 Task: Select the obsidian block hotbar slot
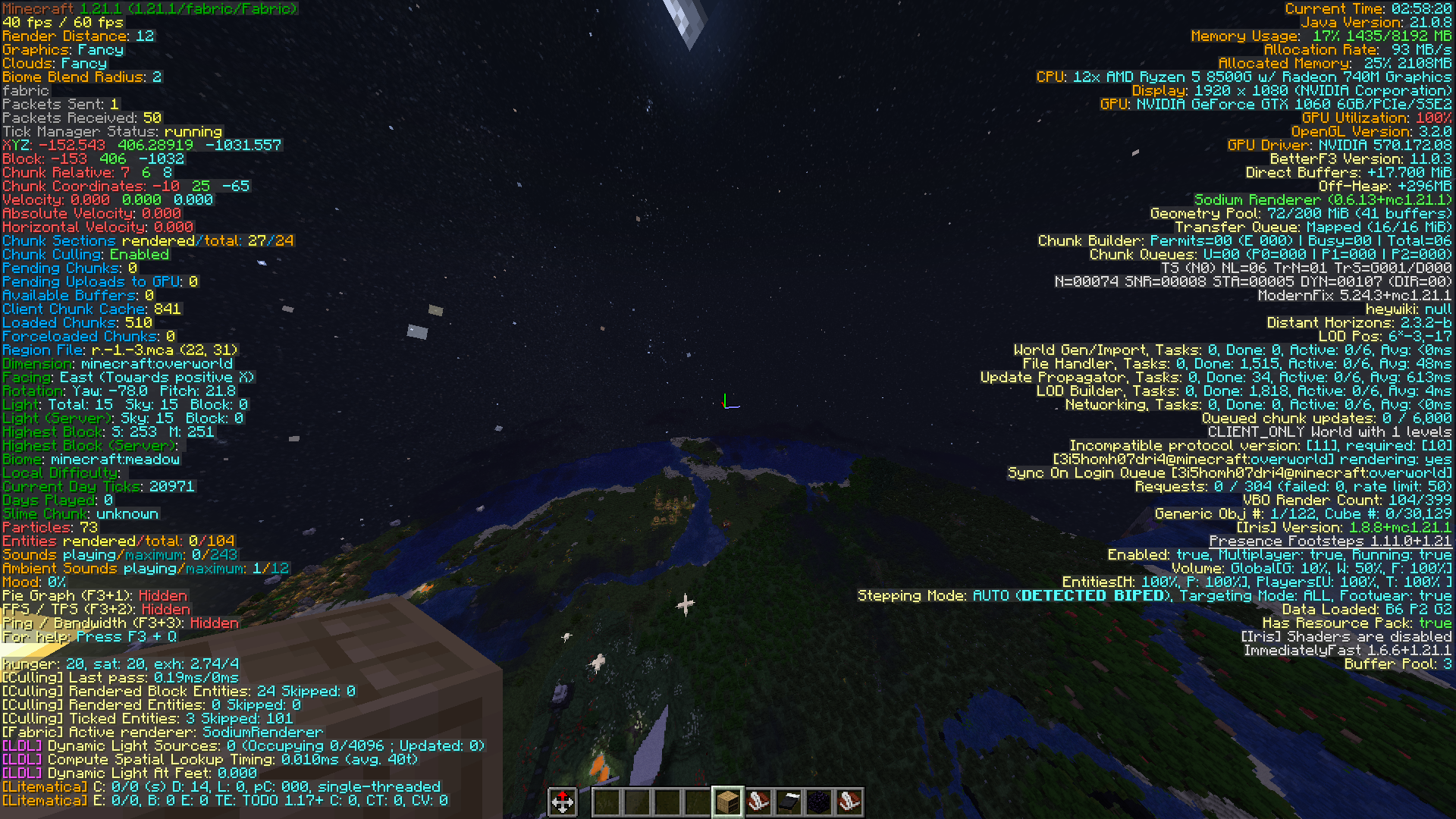[819, 802]
